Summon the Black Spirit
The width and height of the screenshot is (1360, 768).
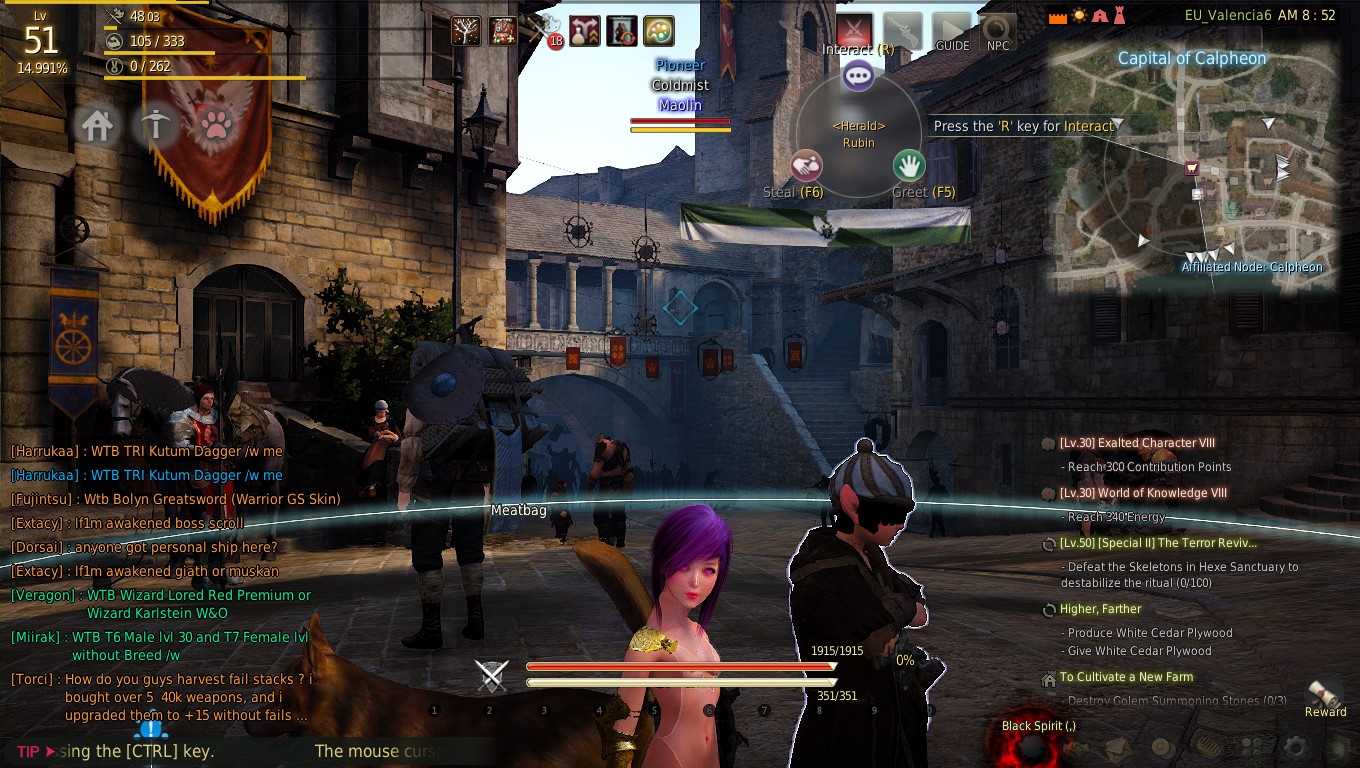pos(1025,745)
